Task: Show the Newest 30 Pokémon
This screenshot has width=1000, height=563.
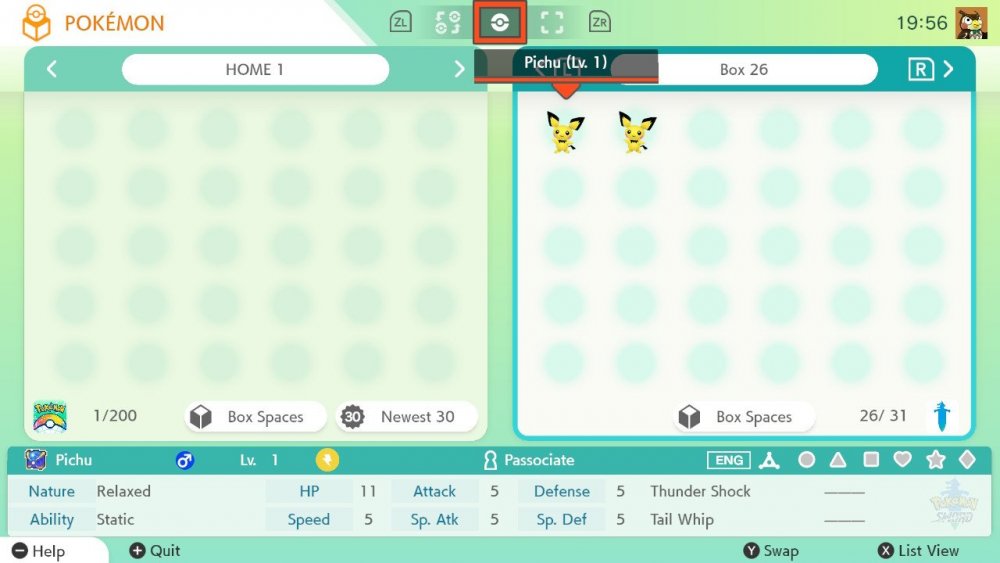Action: pyautogui.click(x=406, y=417)
